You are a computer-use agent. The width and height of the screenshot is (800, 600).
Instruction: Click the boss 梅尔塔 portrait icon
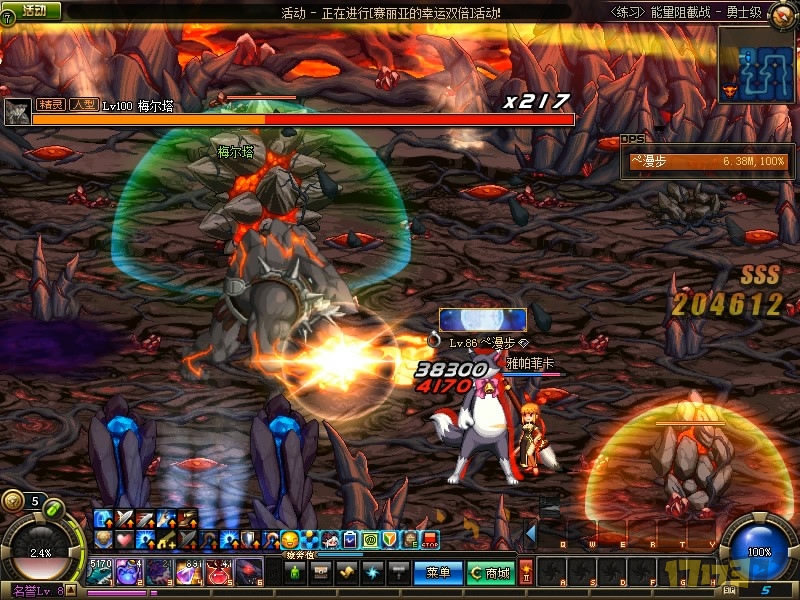point(16,110)
